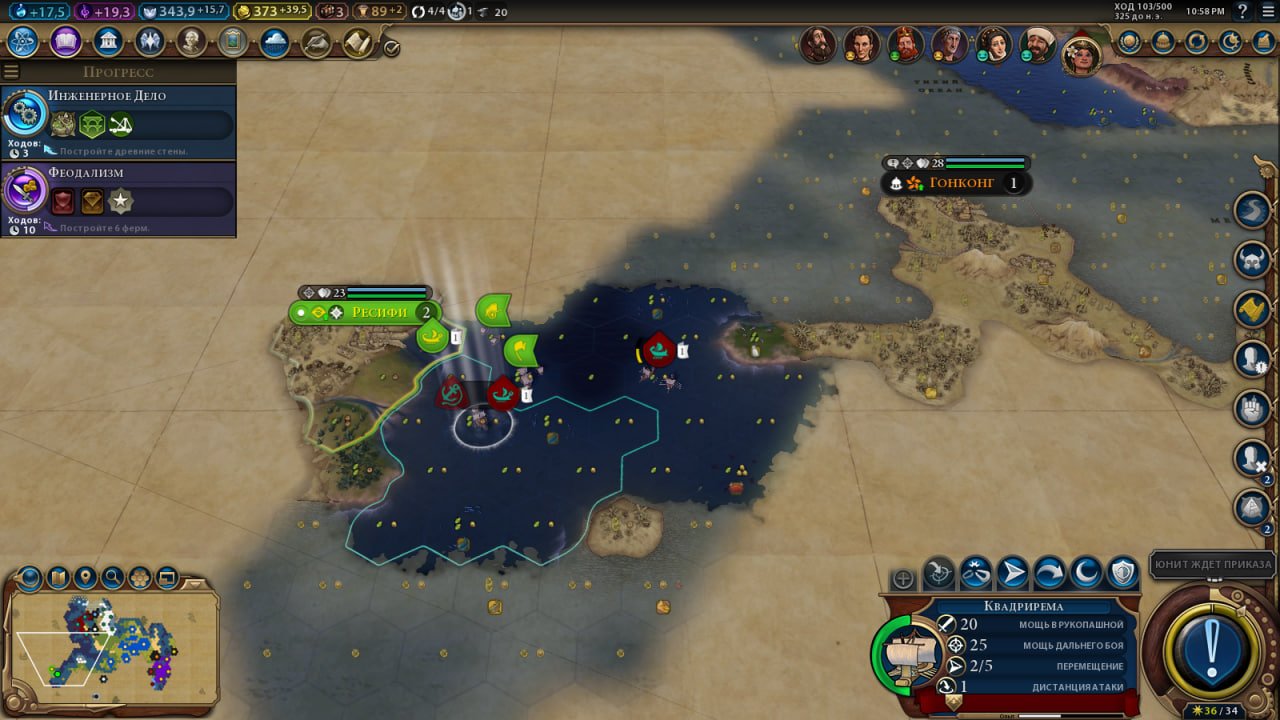Open the technology tree atom icon
The width and height of the screenshot is (1280, 720).
click(x=22, y=42)
